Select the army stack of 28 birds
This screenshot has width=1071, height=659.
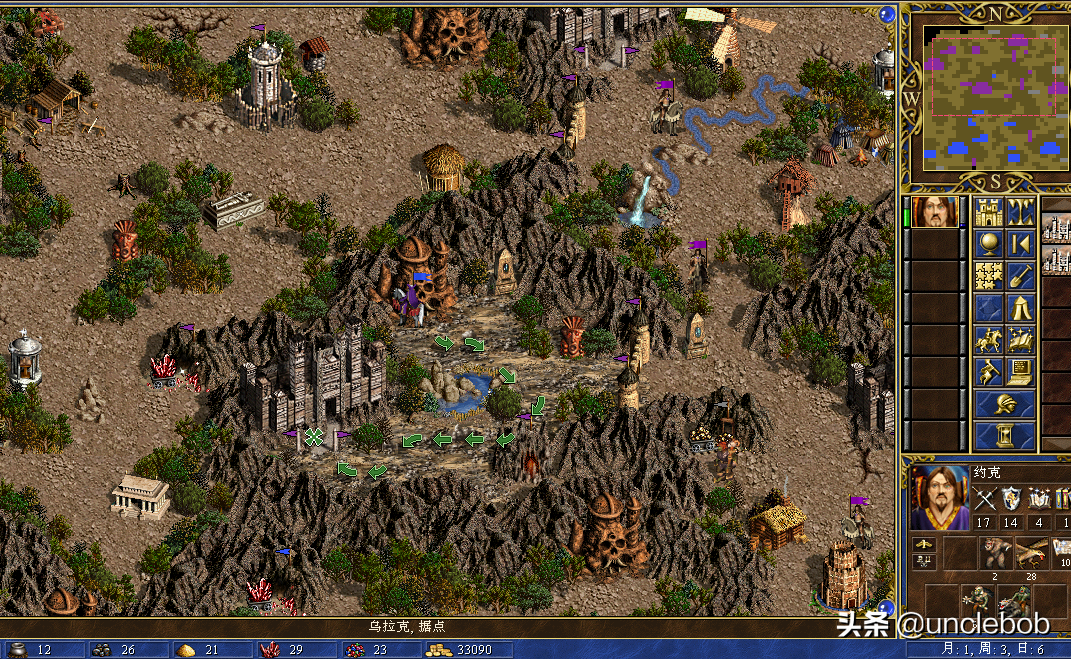pyautogui.click(x=1030, y=553)
